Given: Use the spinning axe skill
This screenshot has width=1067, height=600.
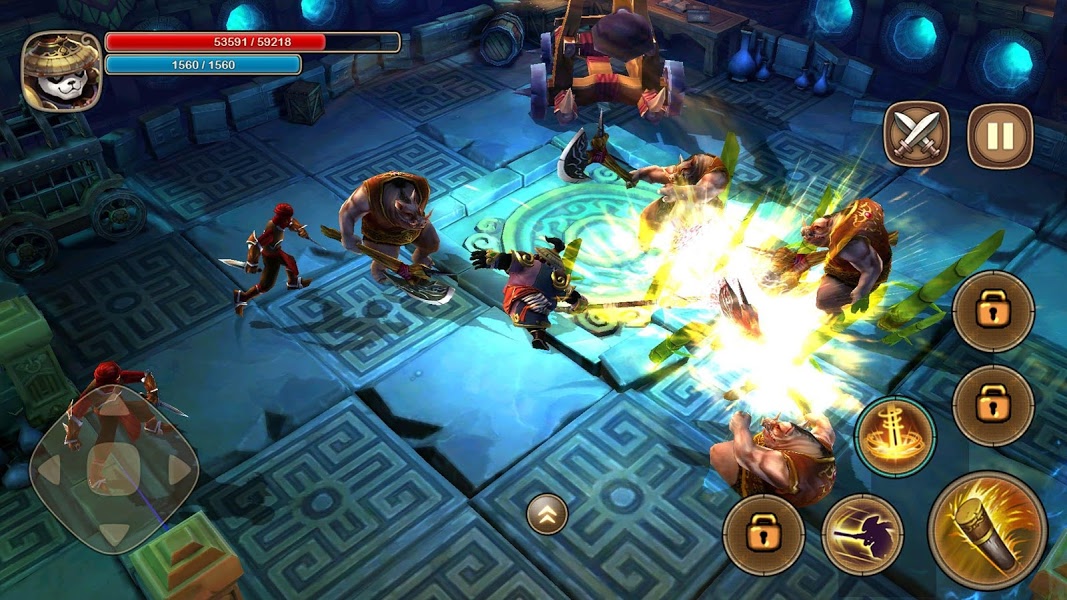Looking at the screenshot, I should point(863,535).
